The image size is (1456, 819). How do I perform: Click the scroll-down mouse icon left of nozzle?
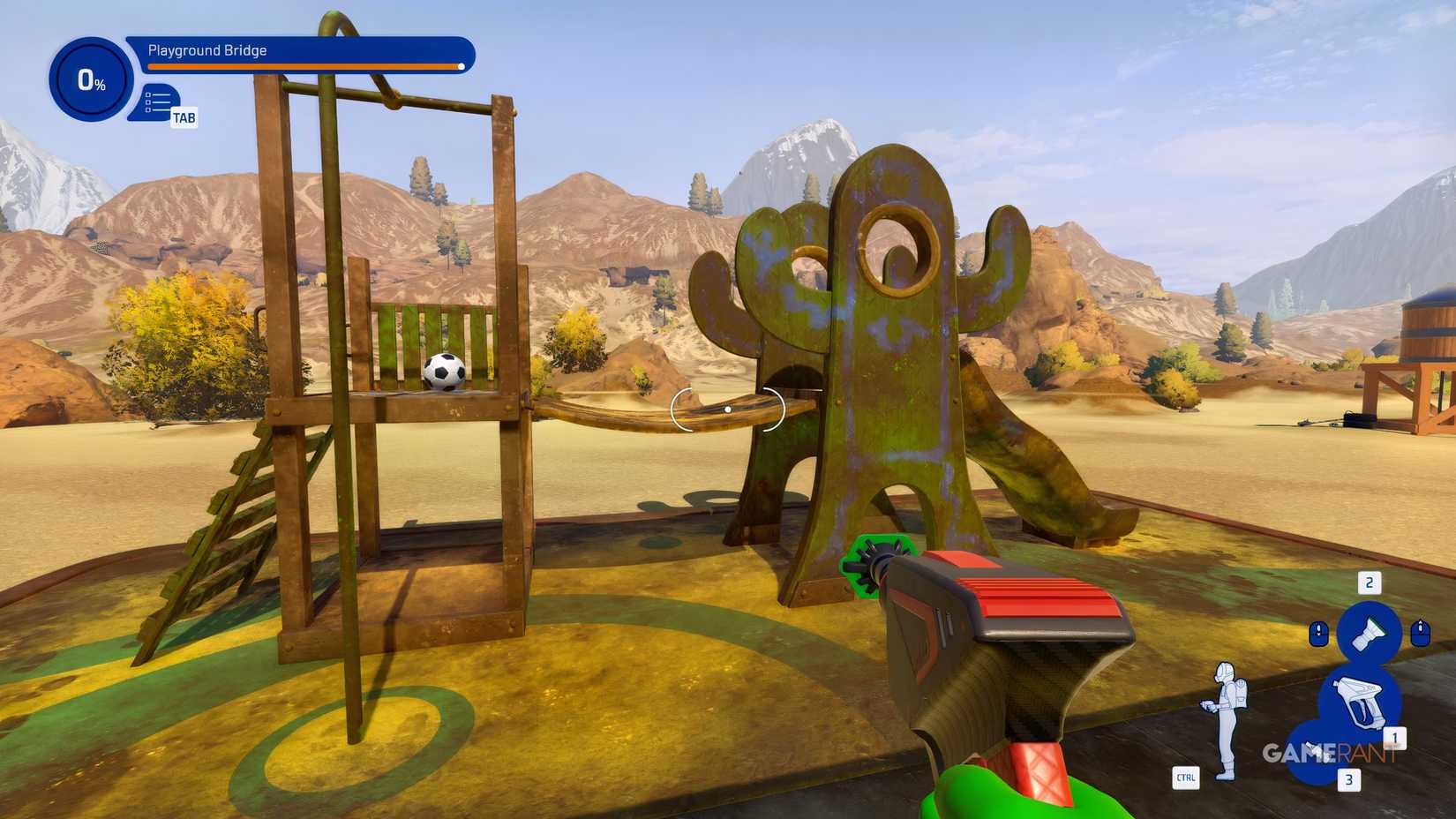pos(1318,632)
